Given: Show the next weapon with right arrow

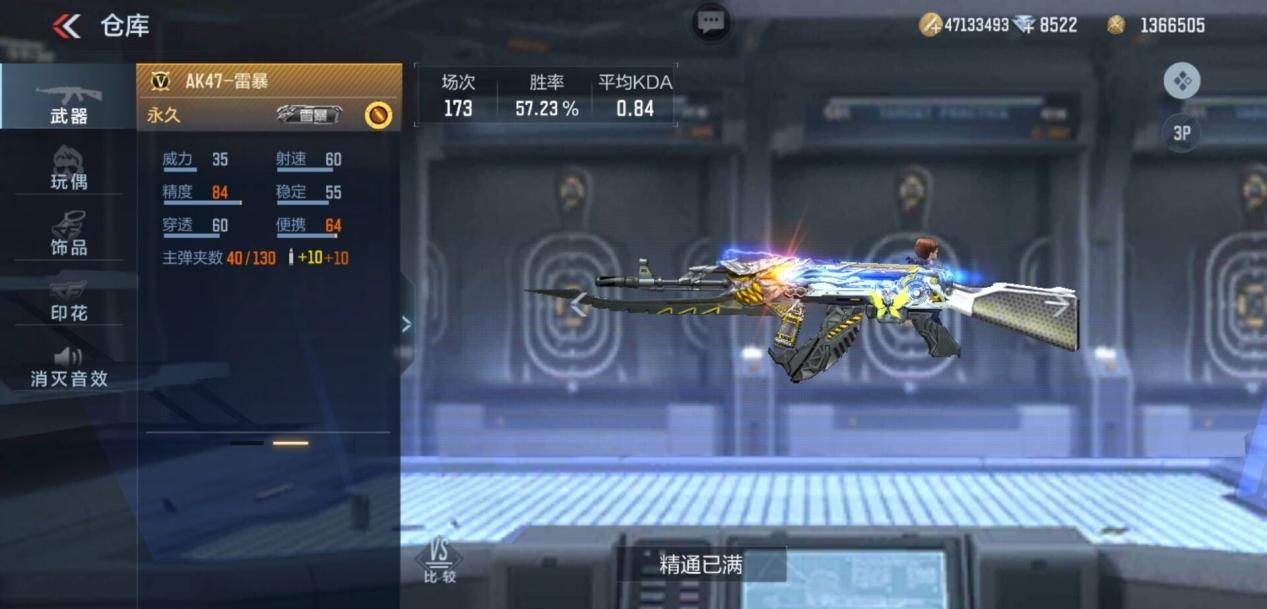Looking at the screenshot, I should tap(1057, 305).
